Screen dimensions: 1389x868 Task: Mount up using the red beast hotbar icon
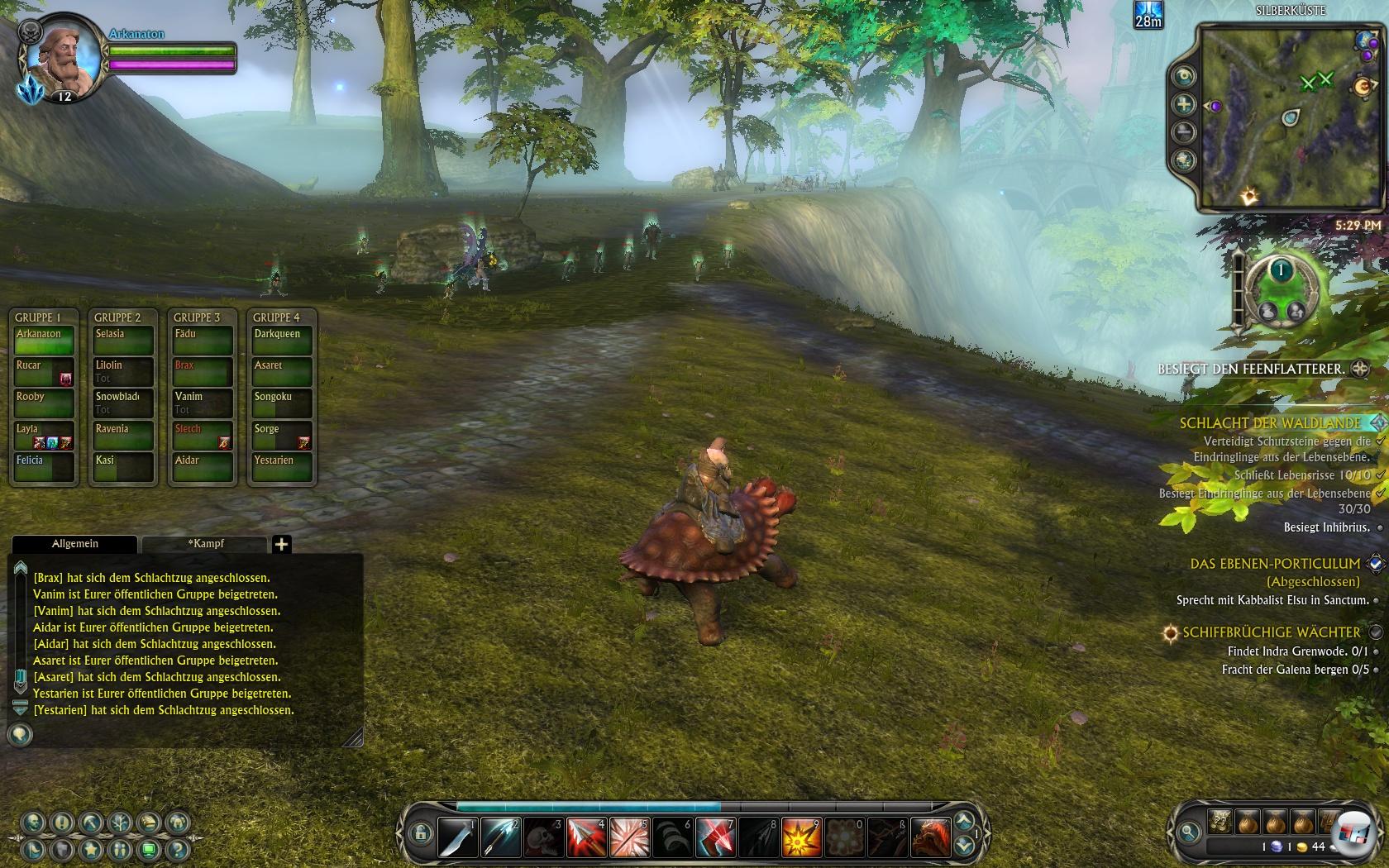pos(930,837)
